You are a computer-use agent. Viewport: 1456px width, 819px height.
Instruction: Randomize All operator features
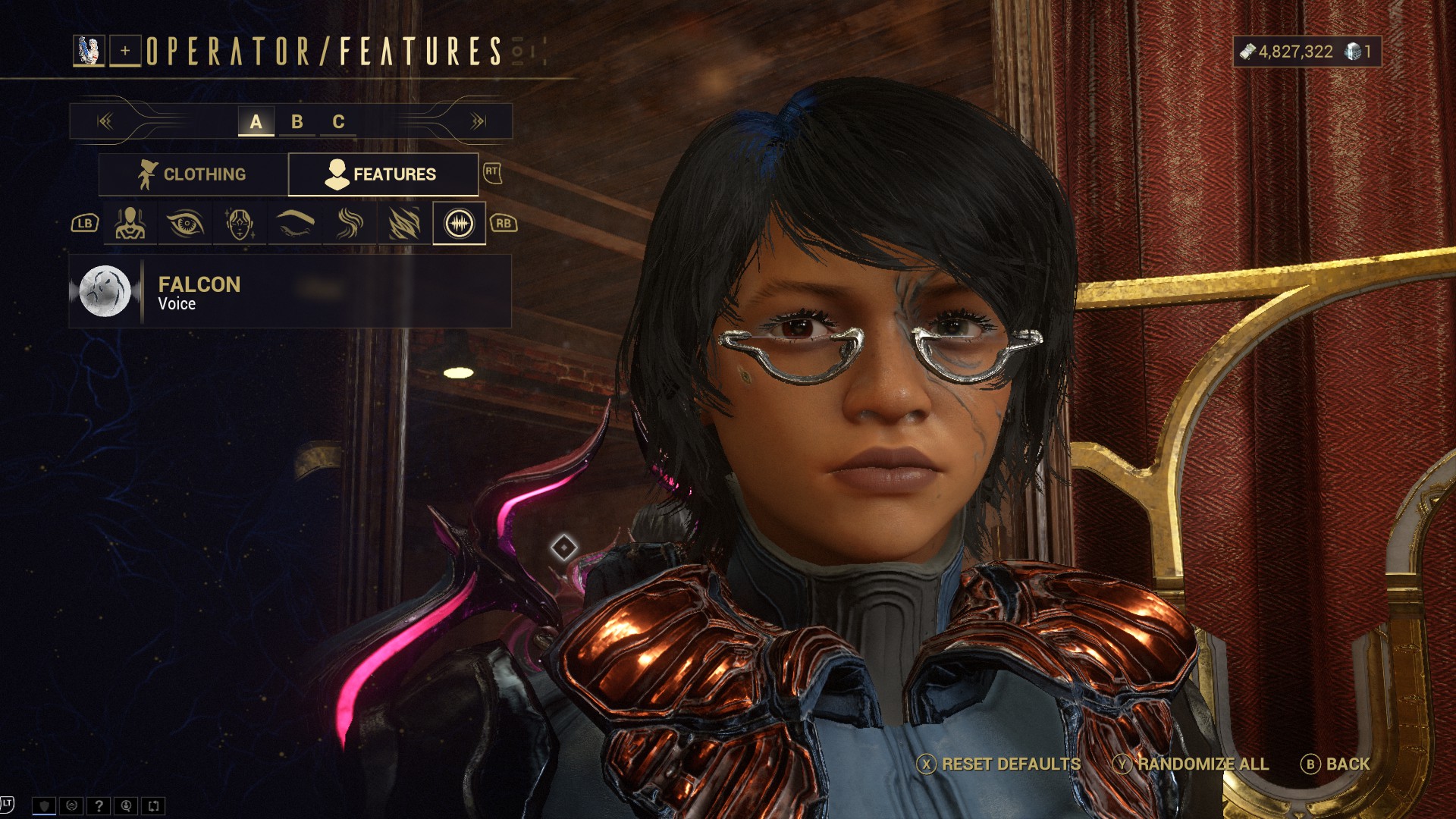pos(1191,764)
